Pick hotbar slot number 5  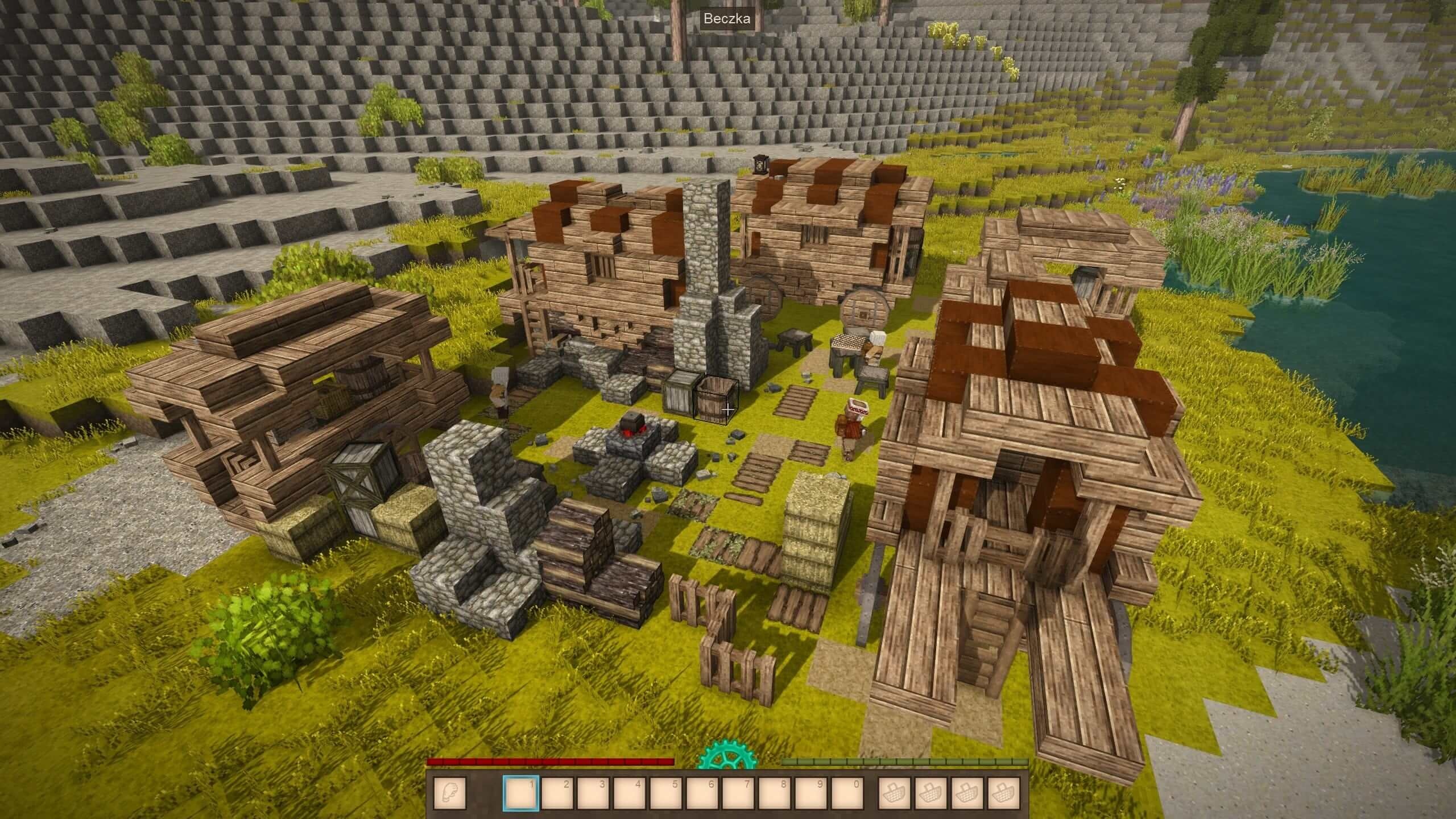click(666, 792)
